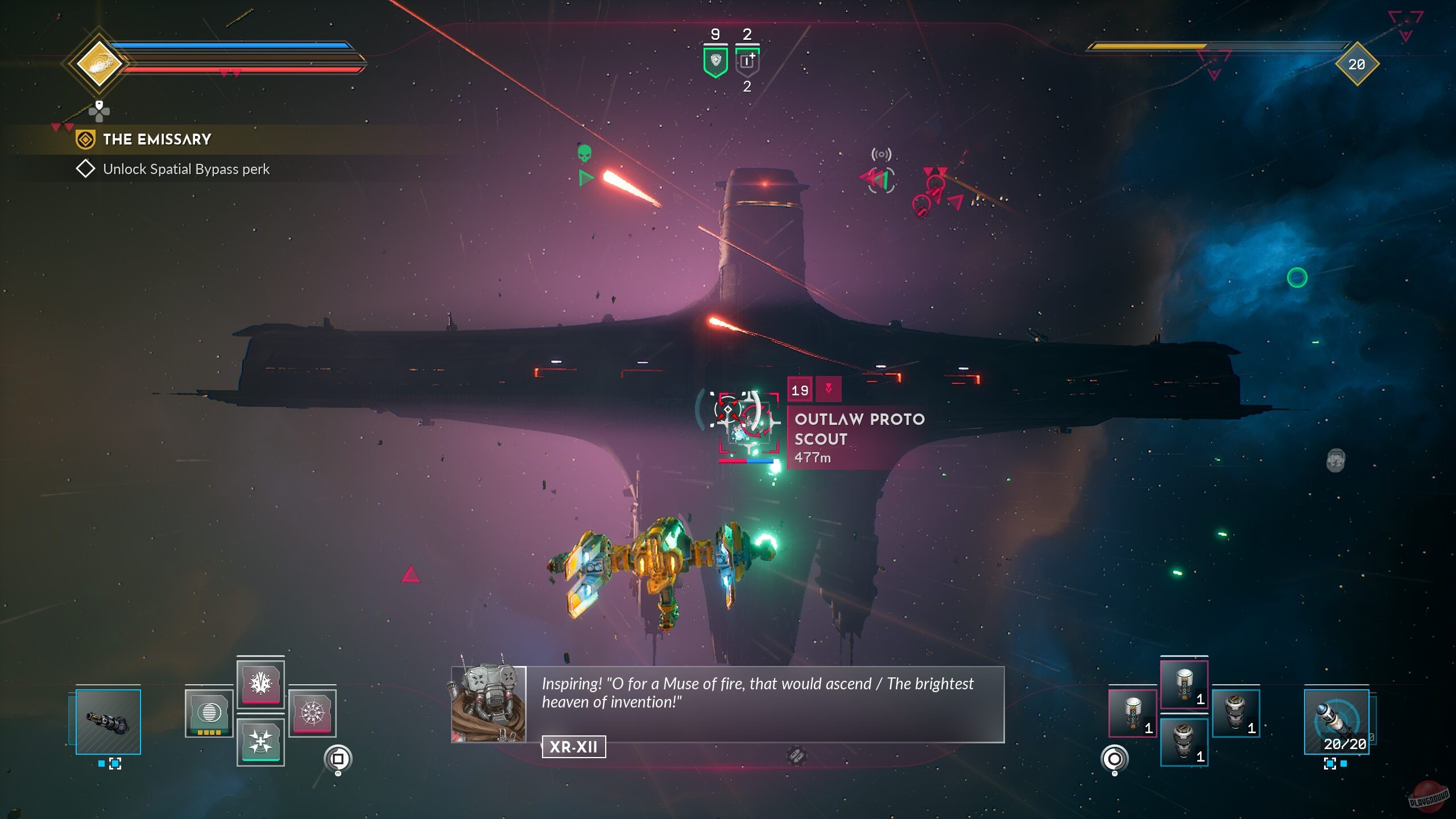Activate the converging arrows device
1456x819 pixels.
click(260, 741)
